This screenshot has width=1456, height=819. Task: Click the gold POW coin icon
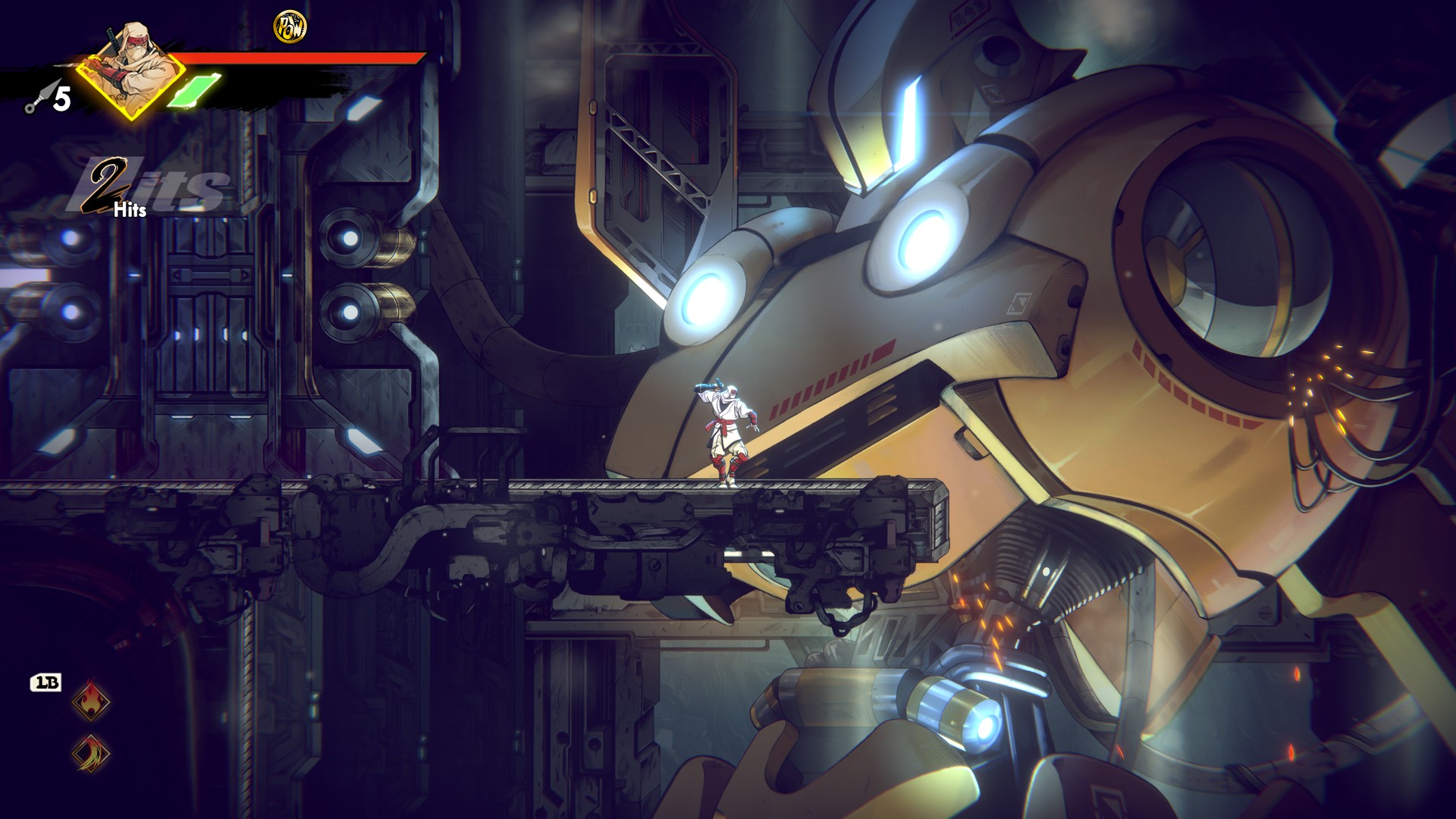pos(290,27)
